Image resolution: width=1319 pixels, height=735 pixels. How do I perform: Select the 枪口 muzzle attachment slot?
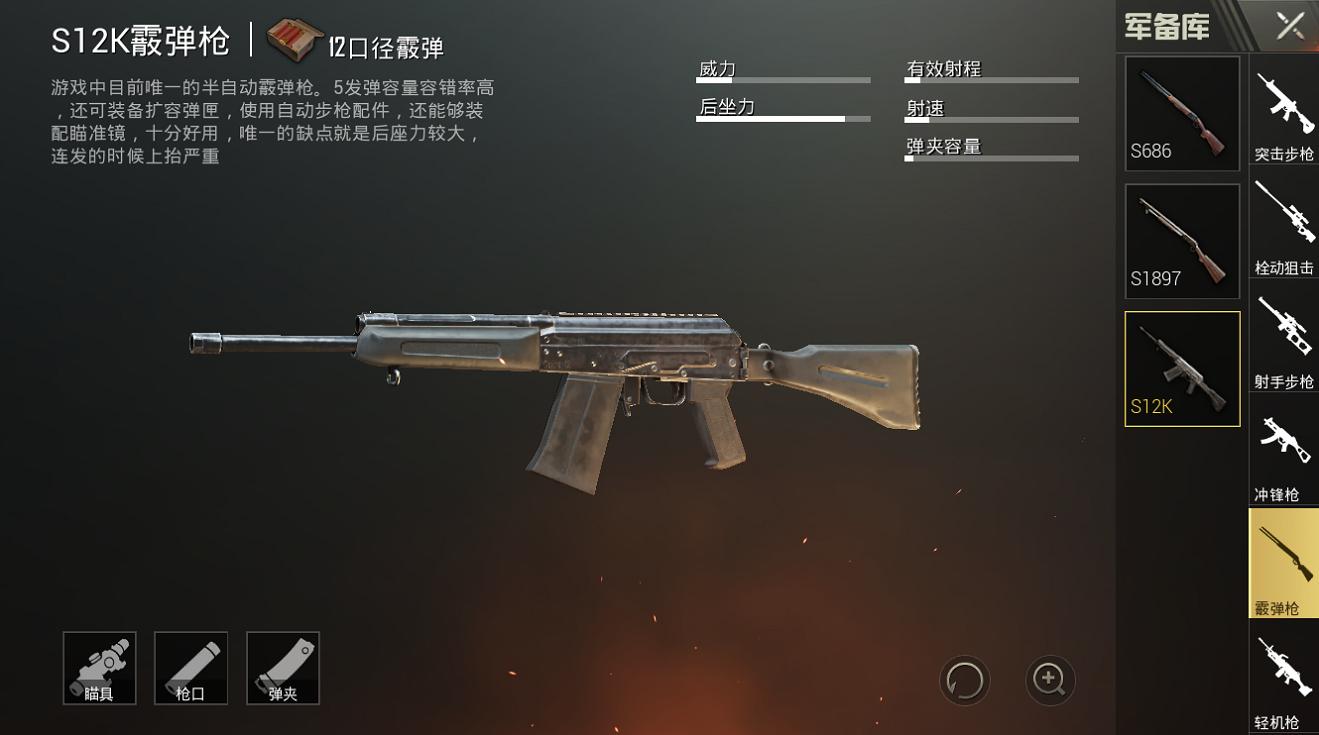[191, 668]
